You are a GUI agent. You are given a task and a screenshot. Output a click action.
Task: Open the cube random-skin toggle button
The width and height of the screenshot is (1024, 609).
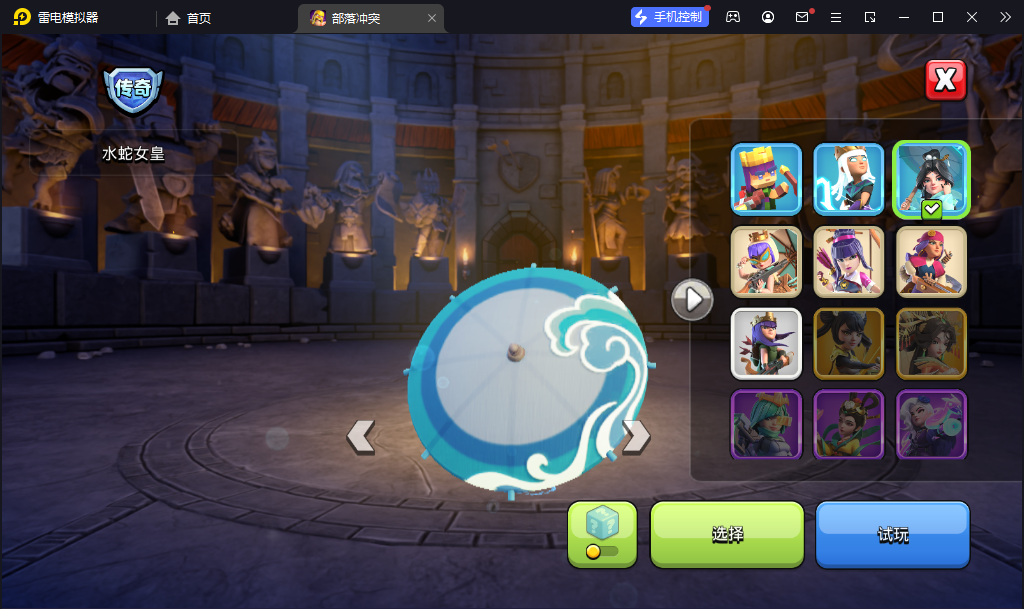[602, 534]
